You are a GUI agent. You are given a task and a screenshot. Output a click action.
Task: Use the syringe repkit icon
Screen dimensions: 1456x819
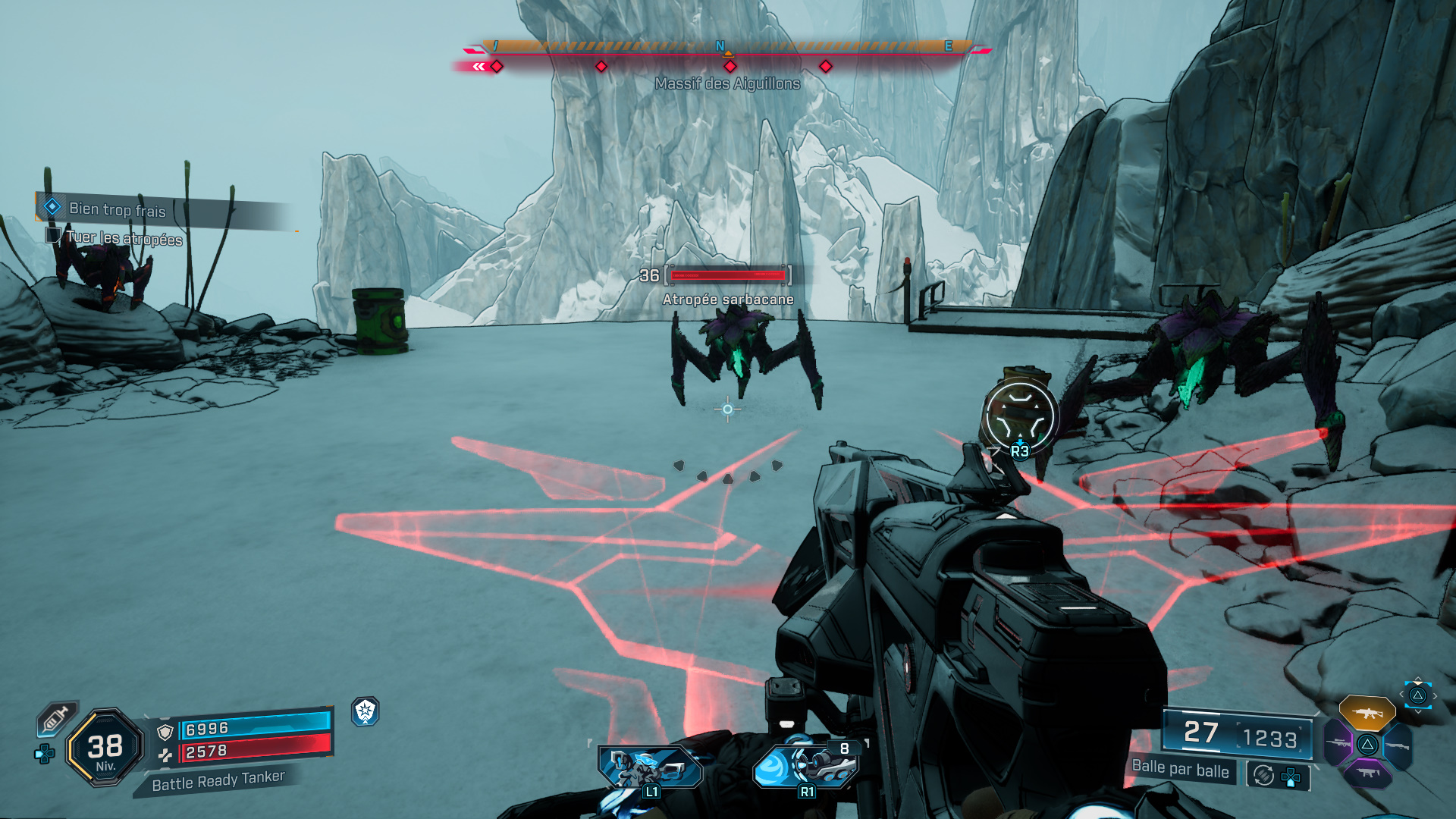[56, 717]
